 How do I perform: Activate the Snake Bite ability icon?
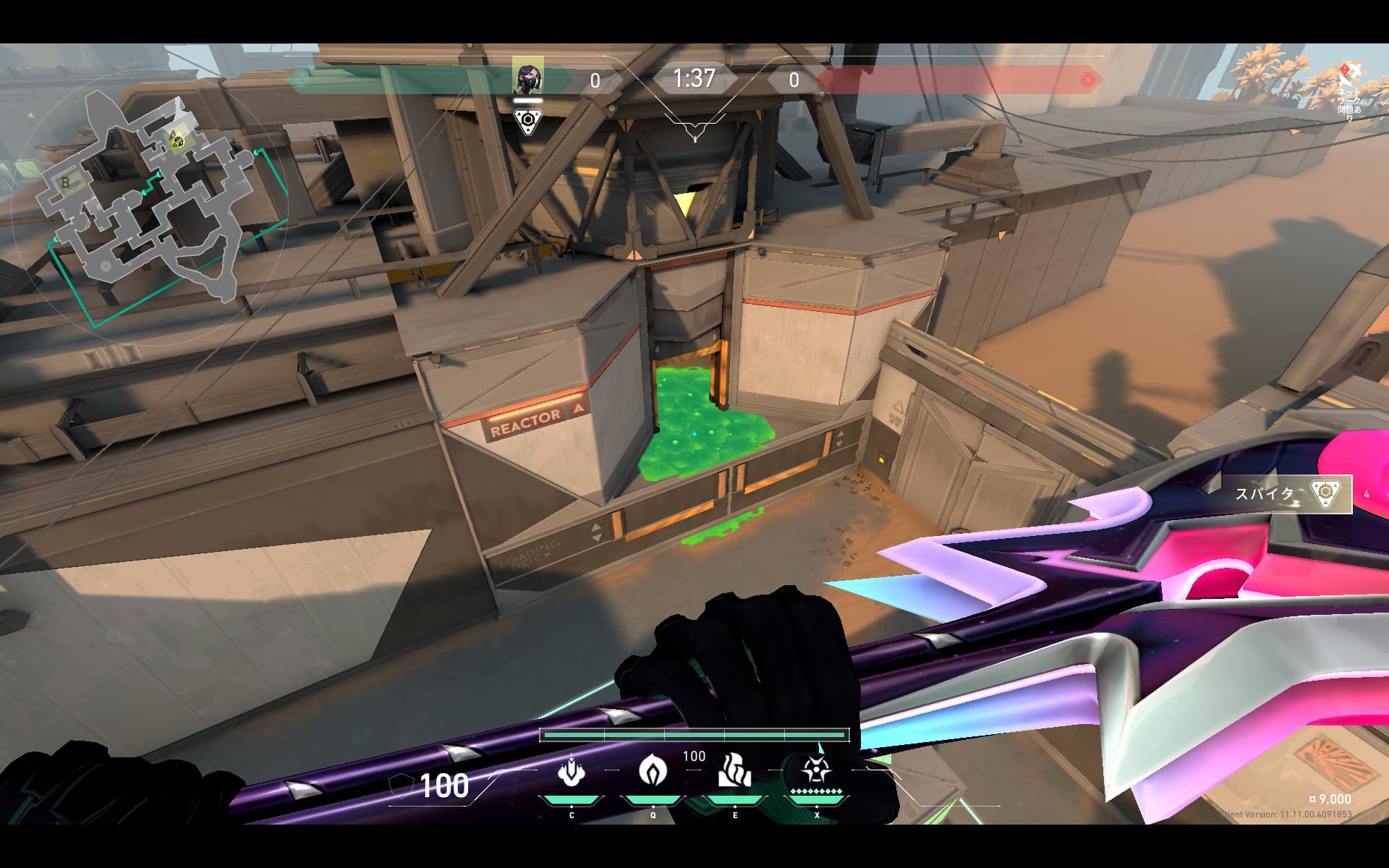coord(572,772)
